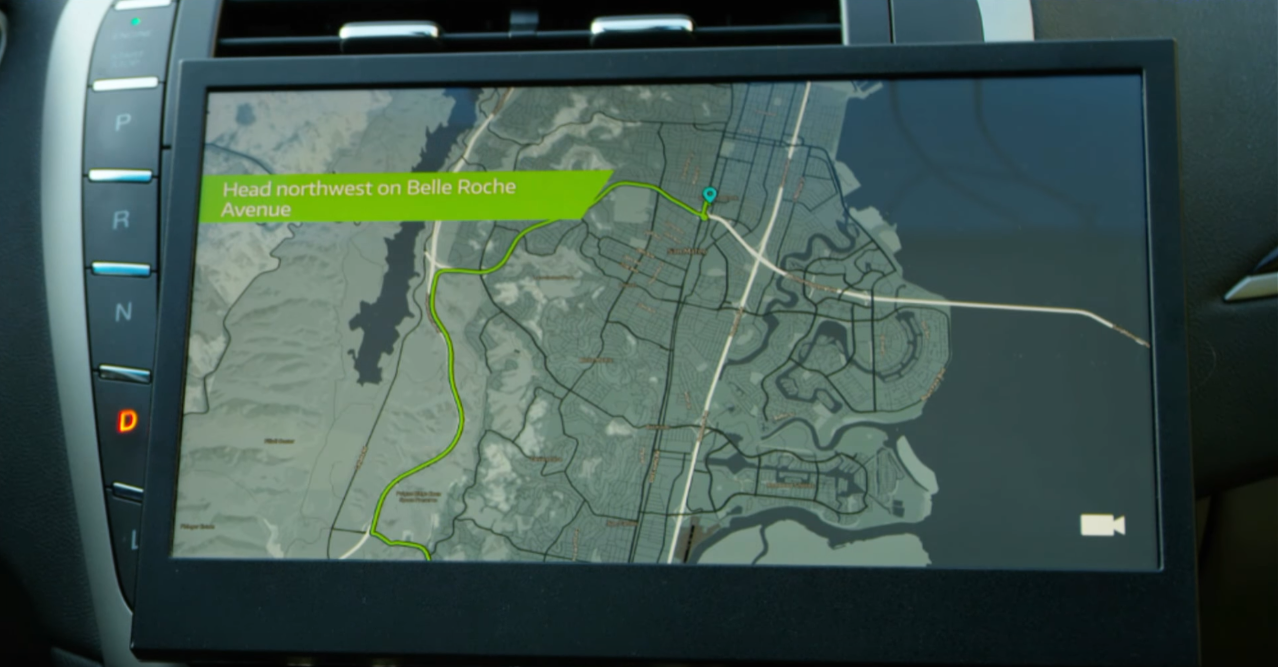Click the white video camera icon
The width and height of the screenshot is (1278, 667).
click(x=1102, y=525)
